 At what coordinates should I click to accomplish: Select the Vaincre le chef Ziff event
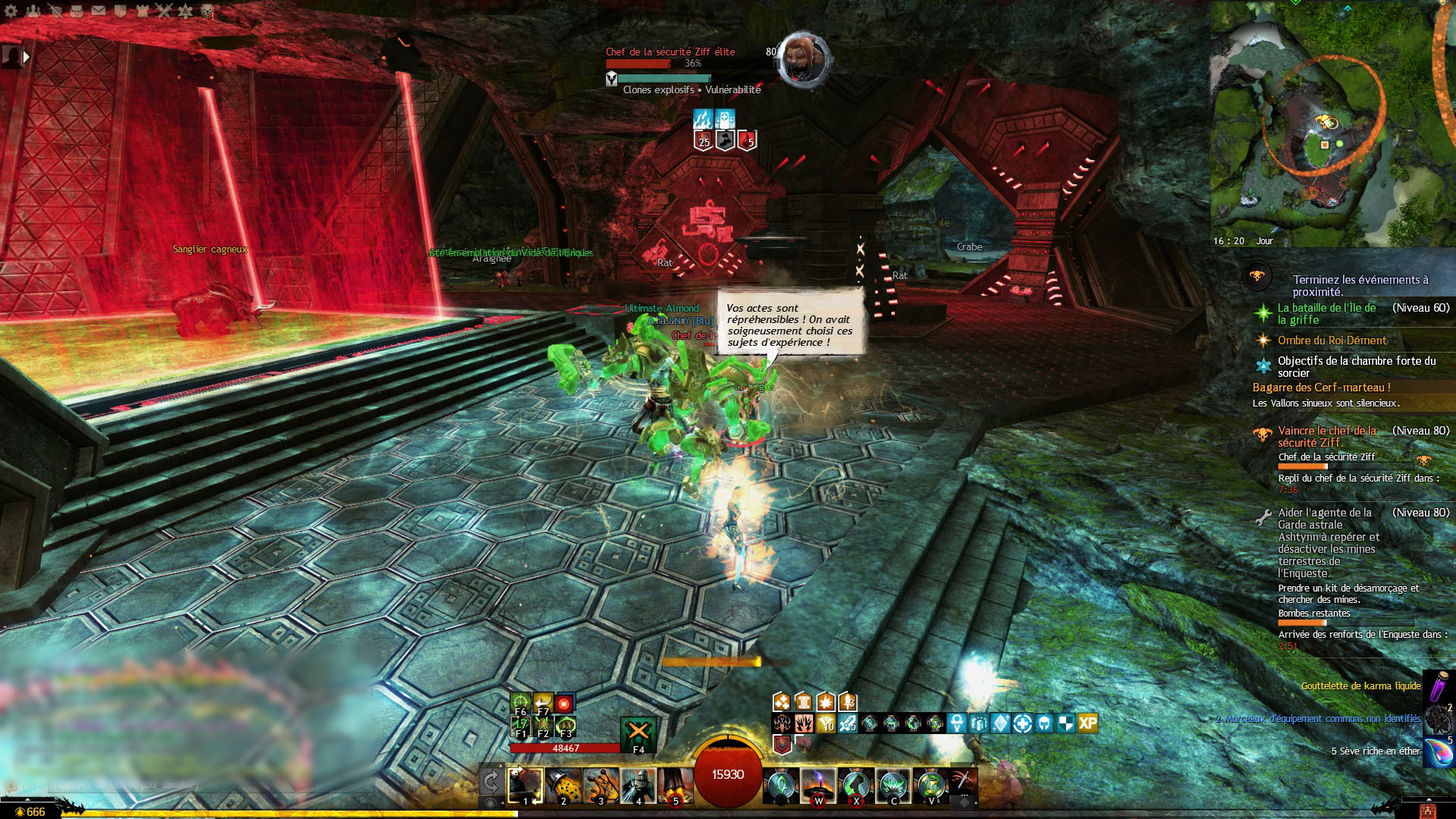[1326, 436]
